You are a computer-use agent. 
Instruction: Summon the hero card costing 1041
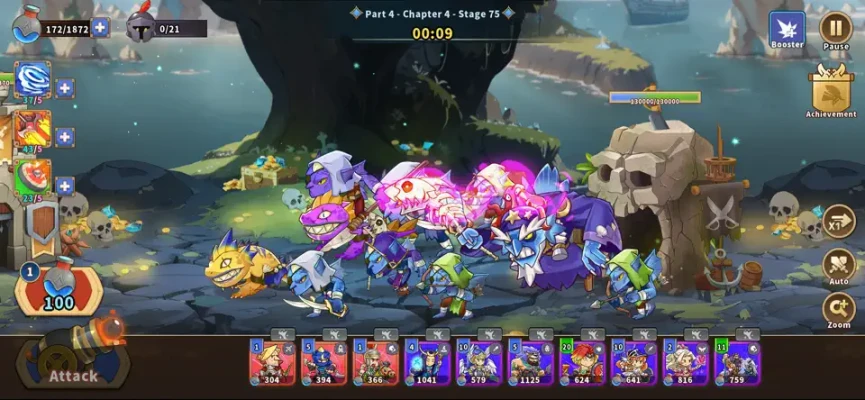(x=427, y=362)
